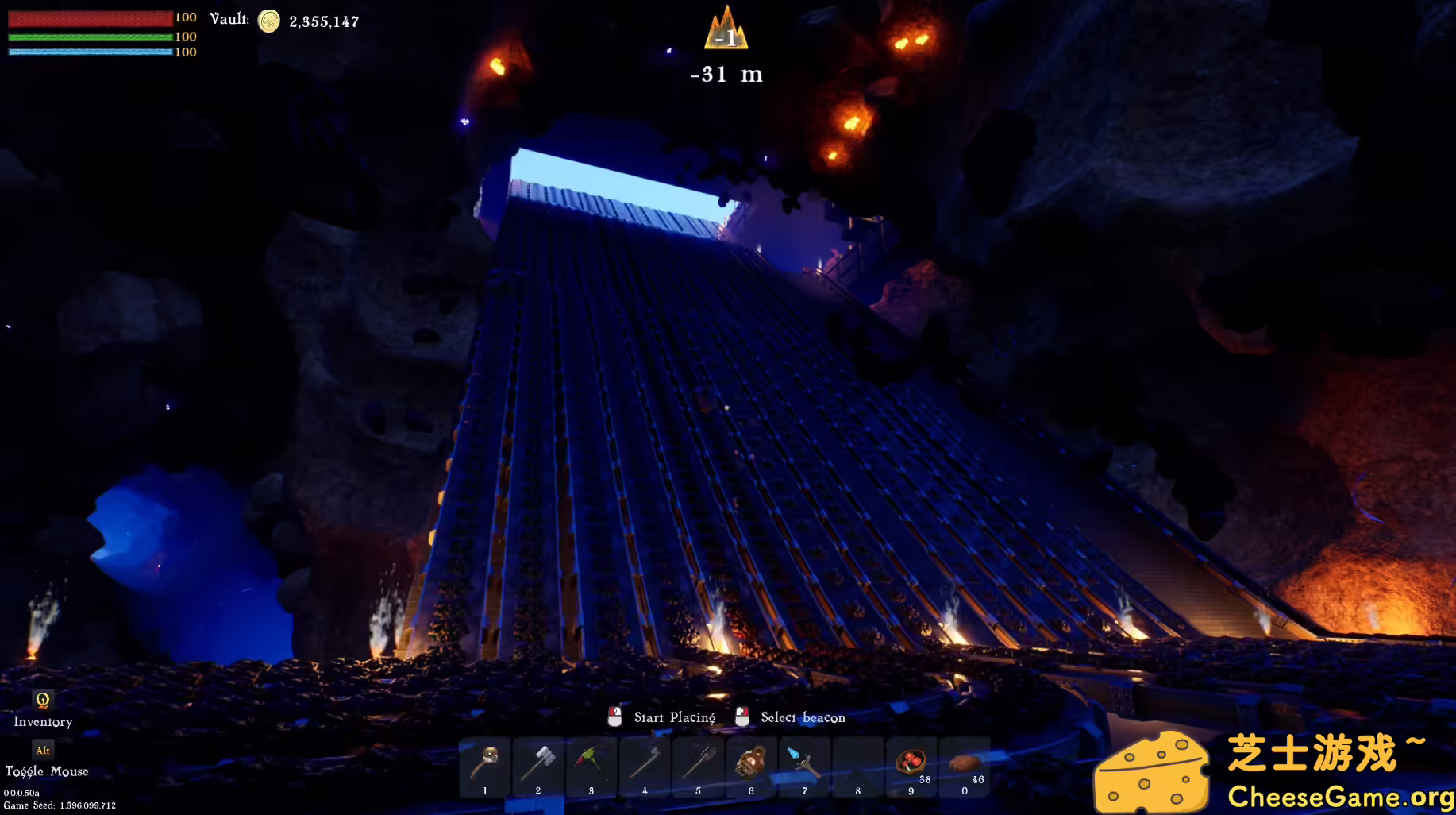Screen dimensions: 1456x815
Task: Enable Select beacon mode
Action: point(743,717)
